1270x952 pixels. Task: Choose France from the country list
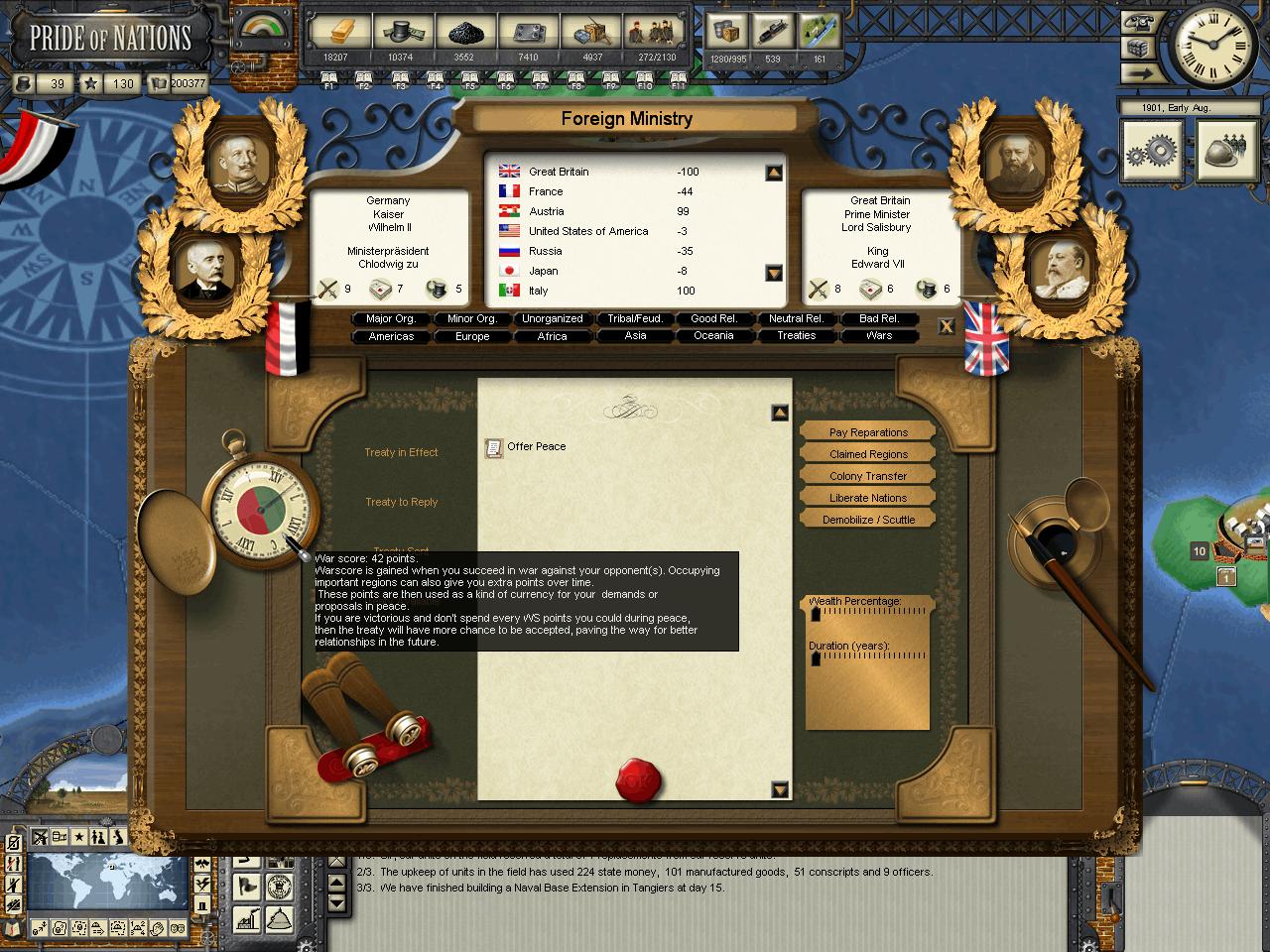pyautogui.click(x=546, y=191)
